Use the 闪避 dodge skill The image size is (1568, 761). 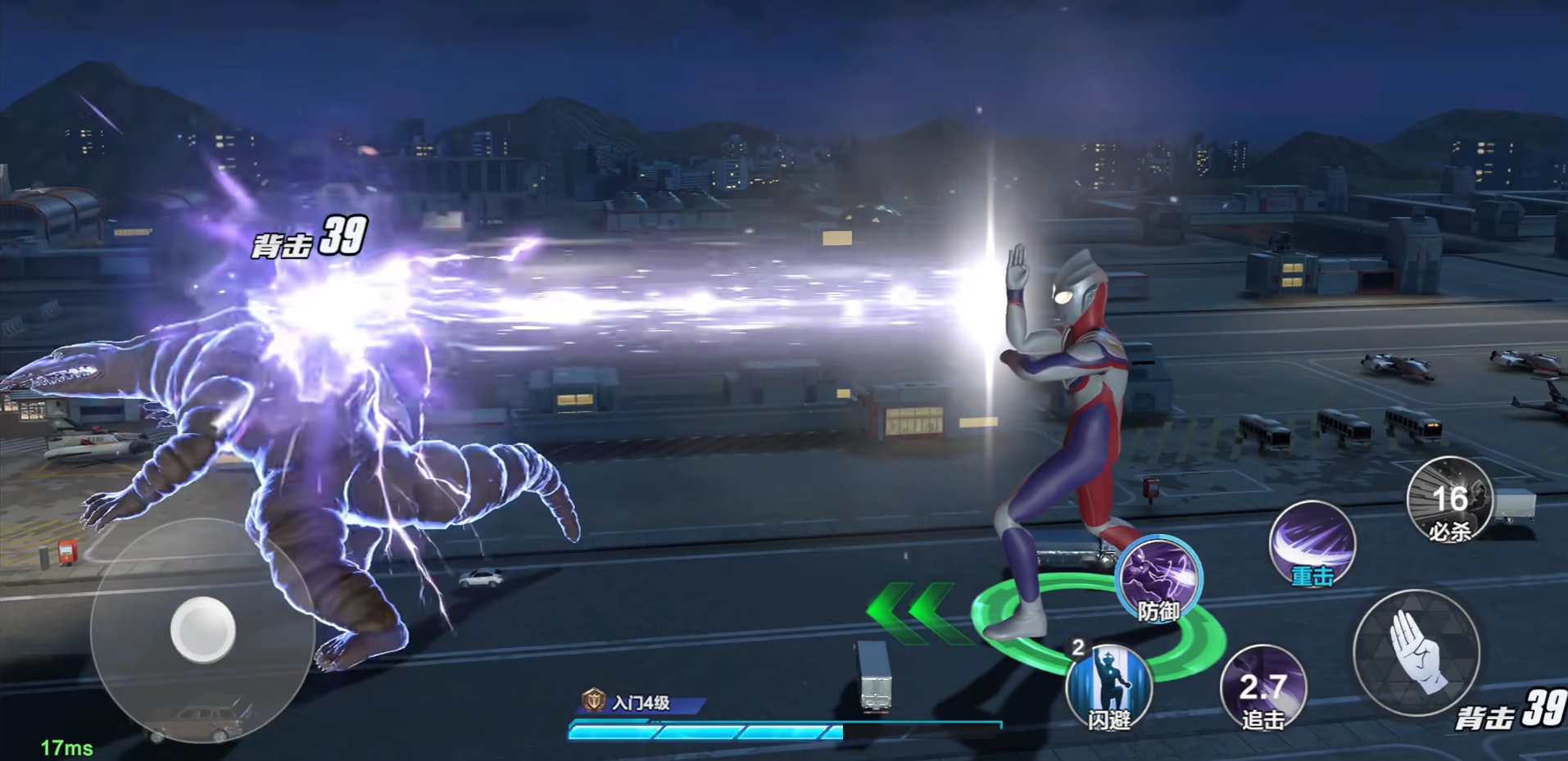tap(1109, 686)
